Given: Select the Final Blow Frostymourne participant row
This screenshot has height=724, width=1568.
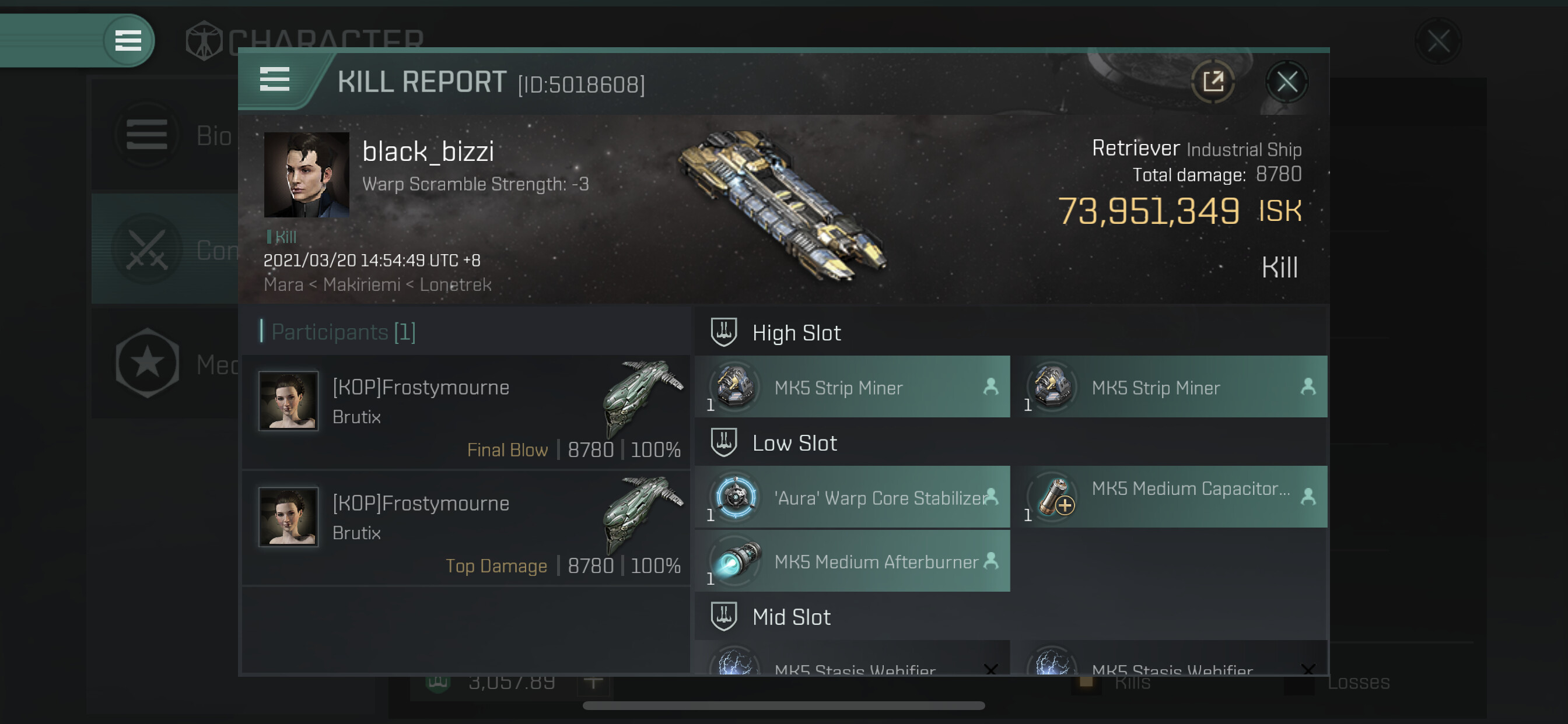Looking at the screenshot, I should pyautogui.click(x=466, y=412).
